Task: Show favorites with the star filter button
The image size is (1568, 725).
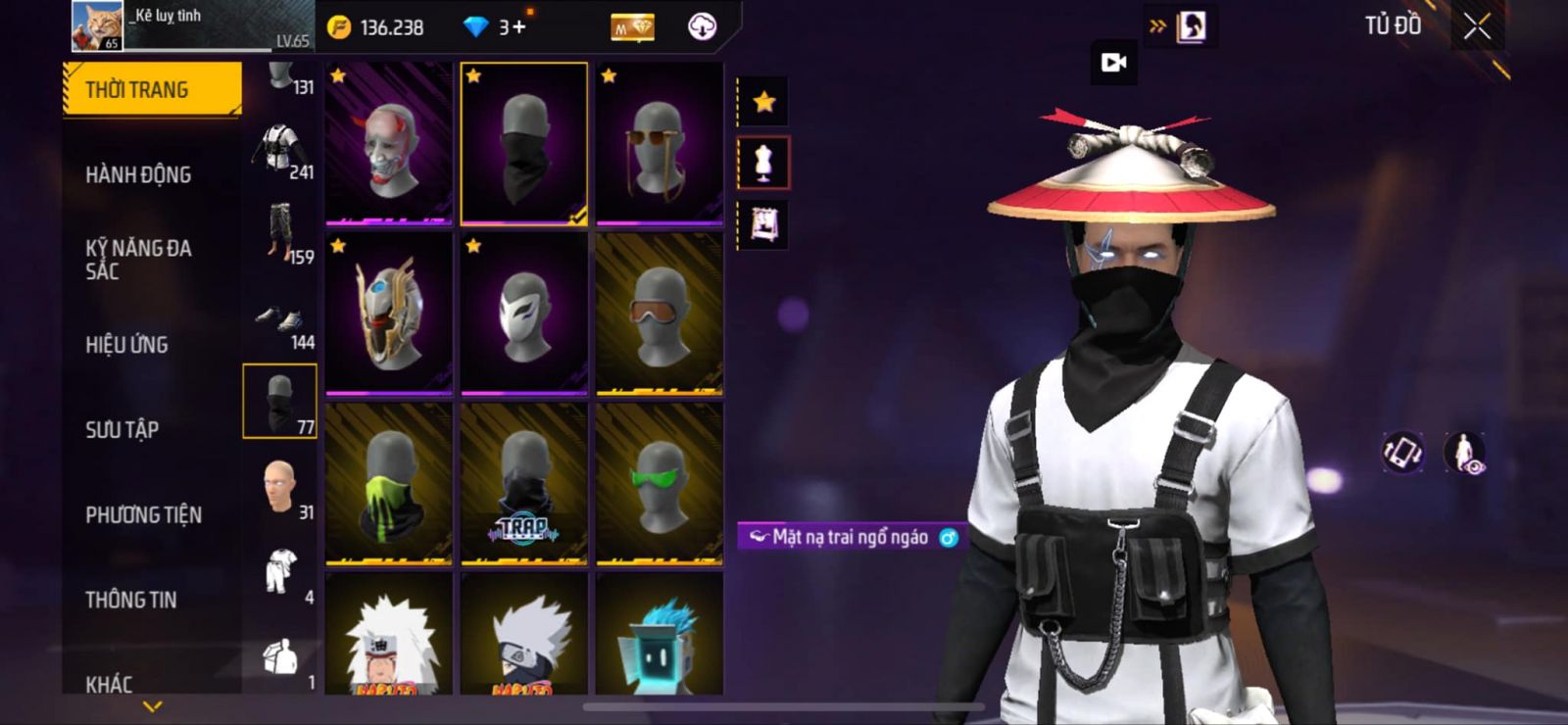Action: pyautogui.click(x=764, y=101)
